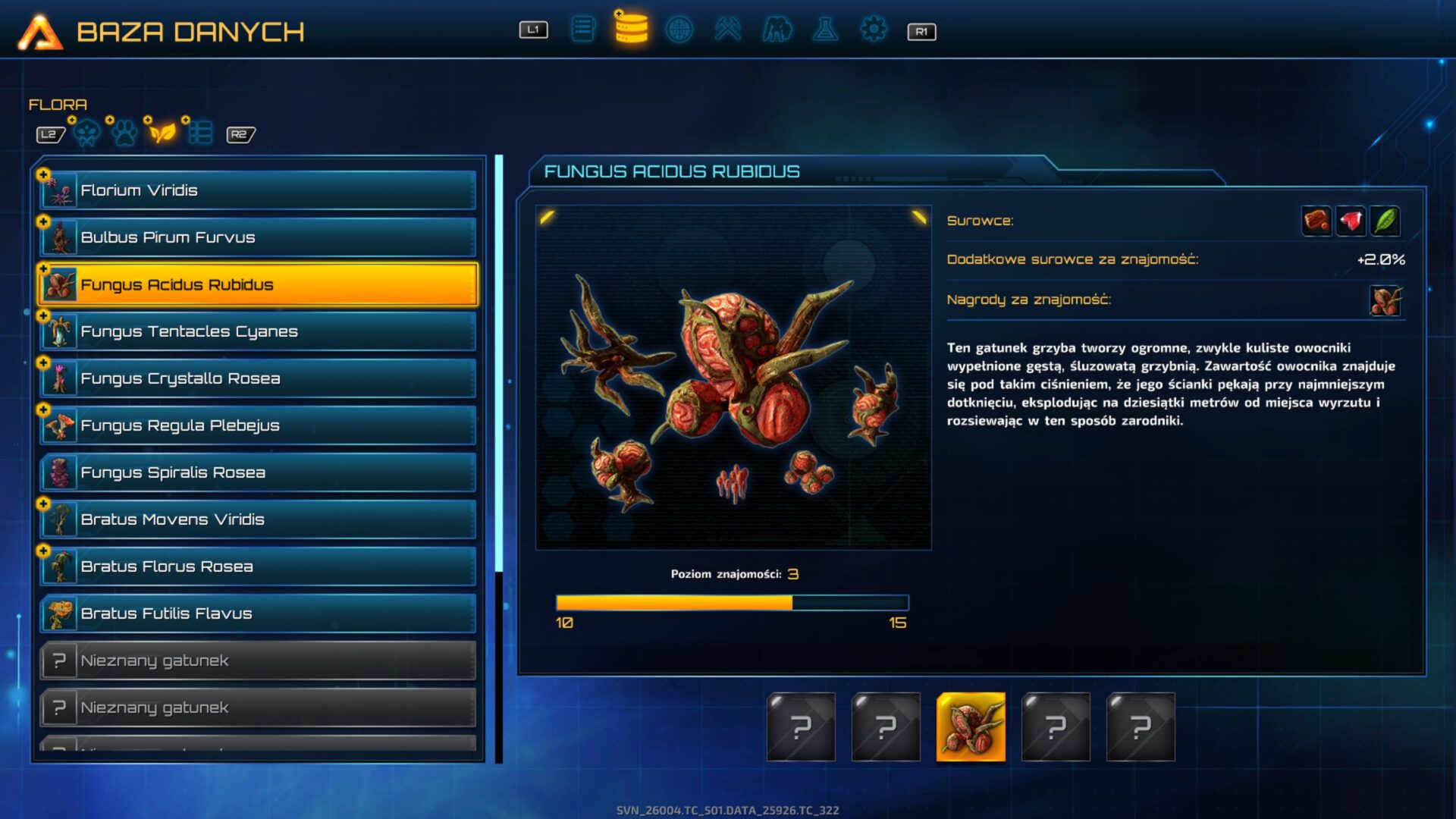This screenshot has width=1456, height=819.
Task: Switch to the list category tab beside the leaf
Action: pyautogui.click(x=200, y=133)
